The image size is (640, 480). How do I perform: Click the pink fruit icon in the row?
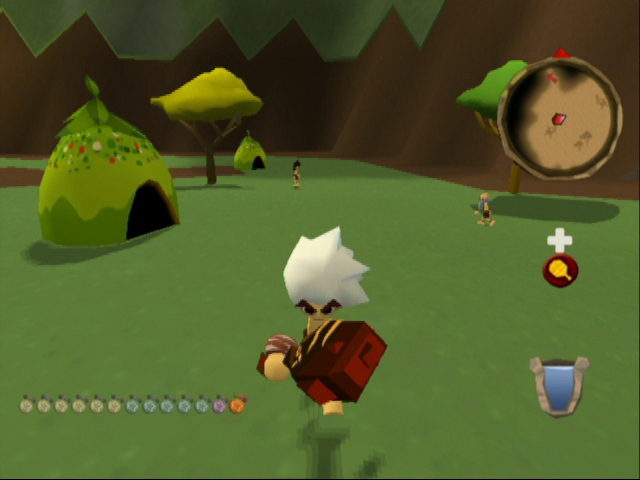pos(220,405)
